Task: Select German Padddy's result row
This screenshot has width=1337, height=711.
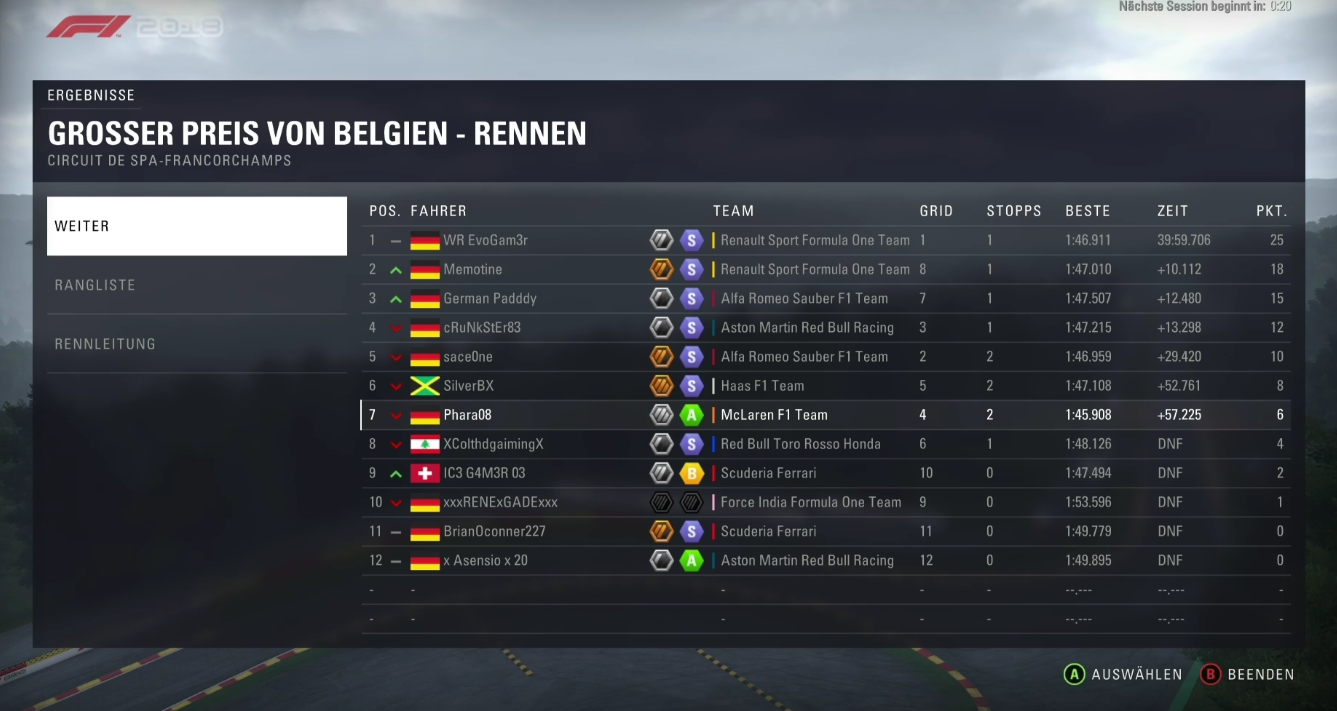Action: click(x=825, y=298)
